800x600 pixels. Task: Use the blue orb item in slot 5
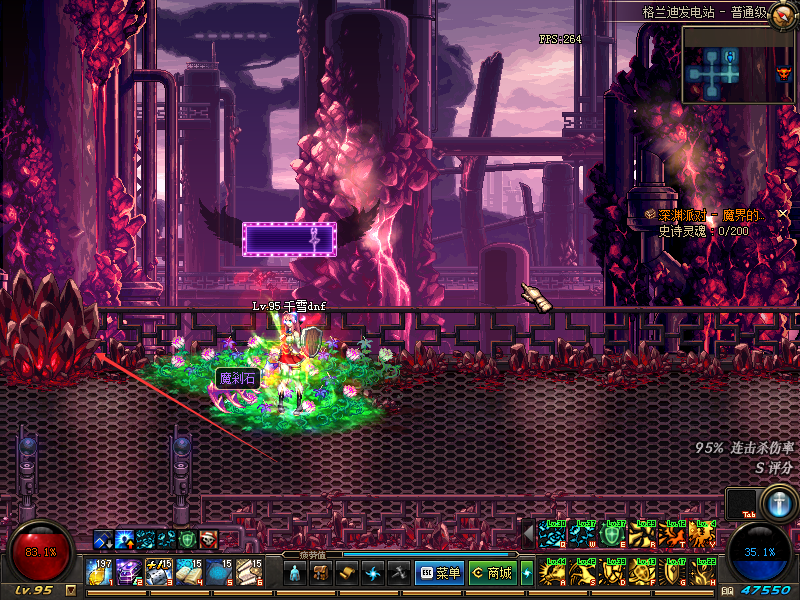tap(220, 572)
